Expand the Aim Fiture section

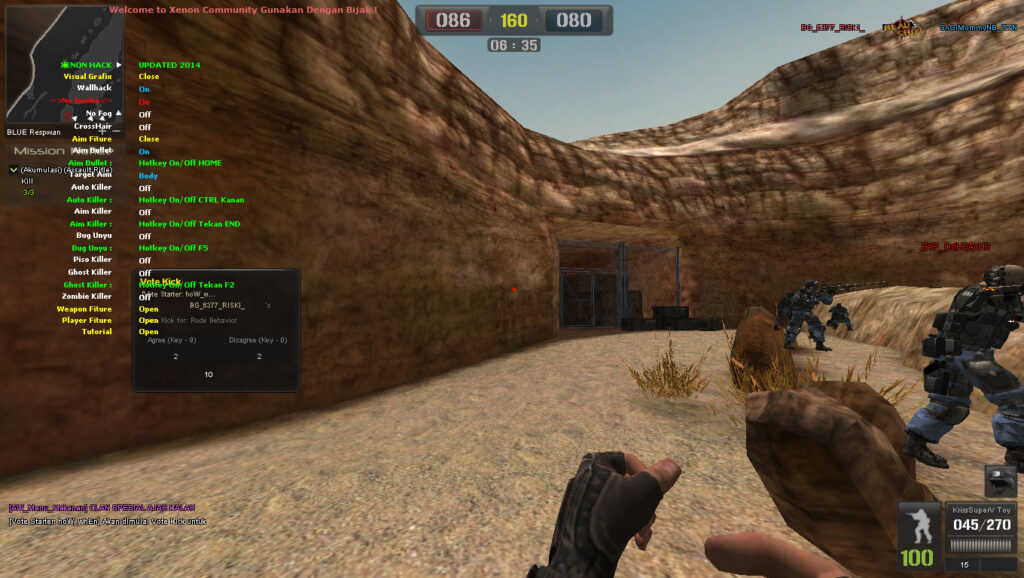pyautogui.click(x=91, y=139)
